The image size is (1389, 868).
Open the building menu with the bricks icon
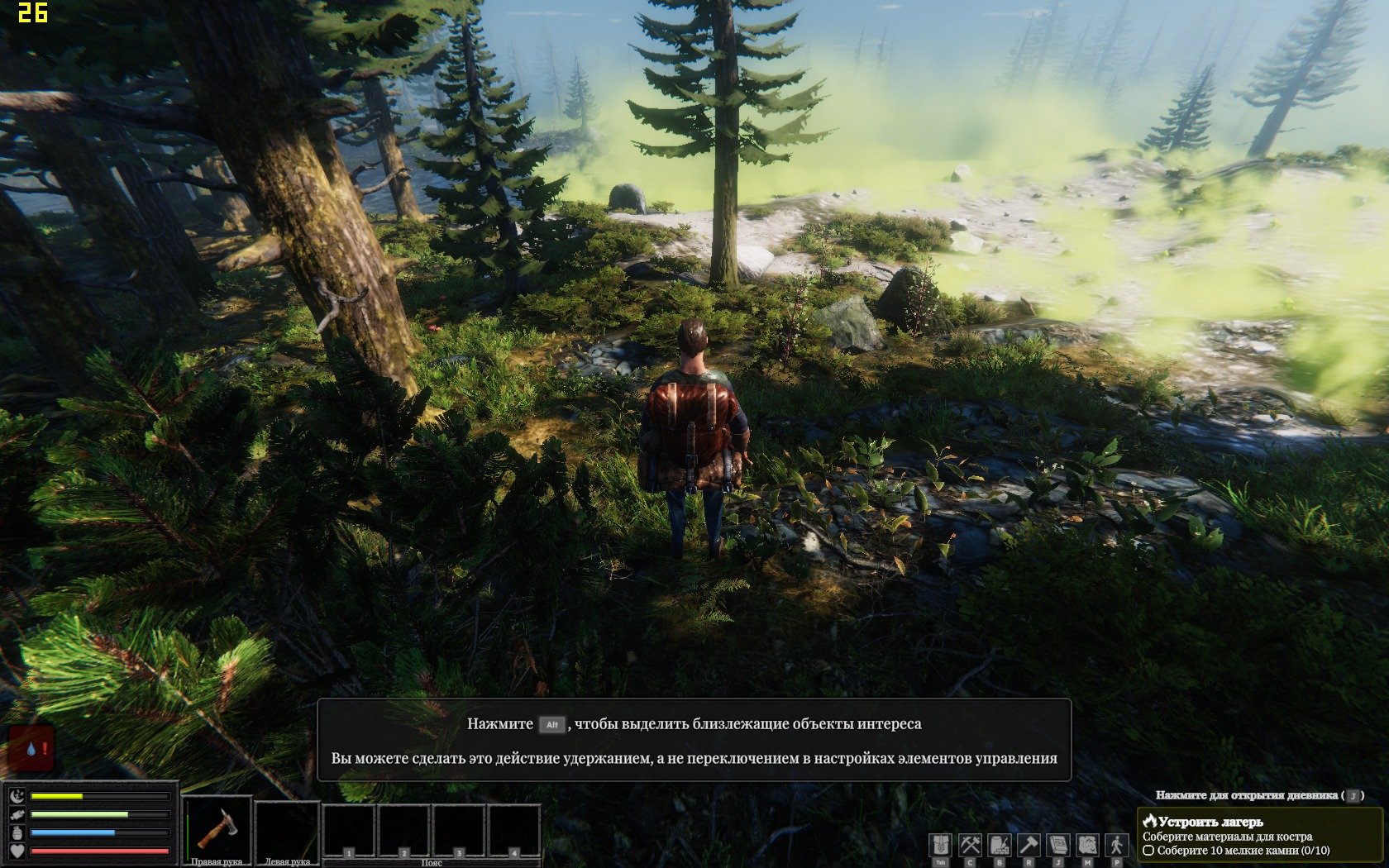pyautogui.click(x=1000, y=845)
